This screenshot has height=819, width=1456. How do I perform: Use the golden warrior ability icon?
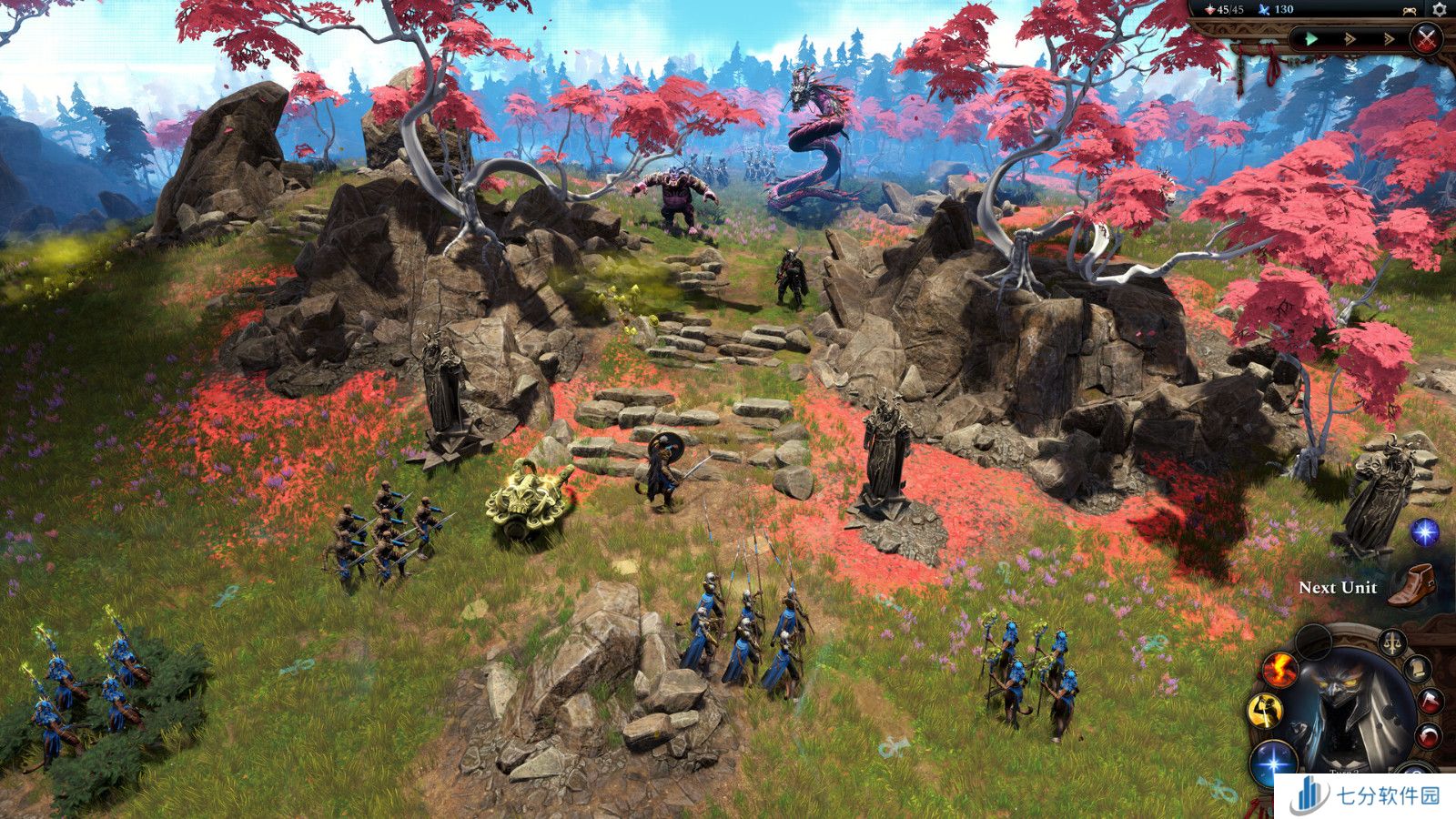(1265, 710)
